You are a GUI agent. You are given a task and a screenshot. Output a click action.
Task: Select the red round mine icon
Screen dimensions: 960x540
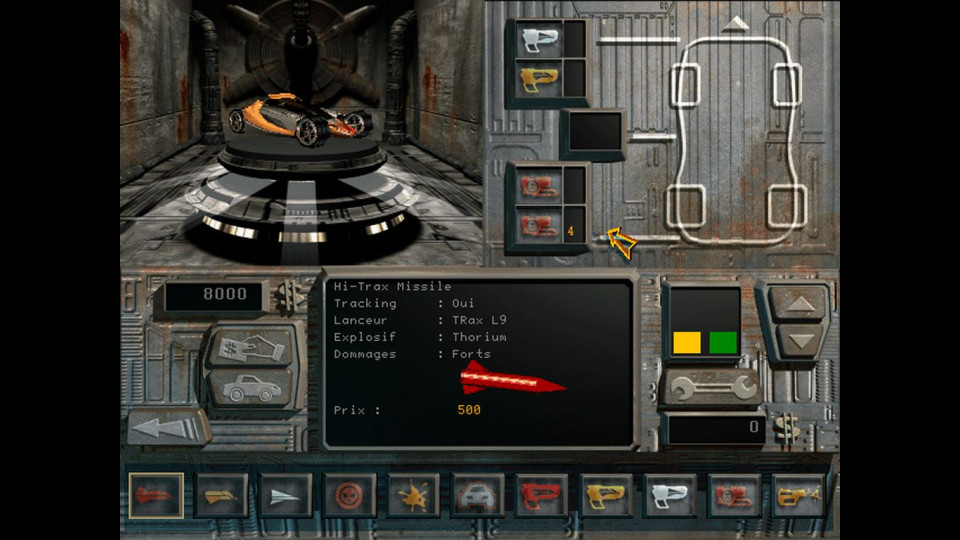349,495
